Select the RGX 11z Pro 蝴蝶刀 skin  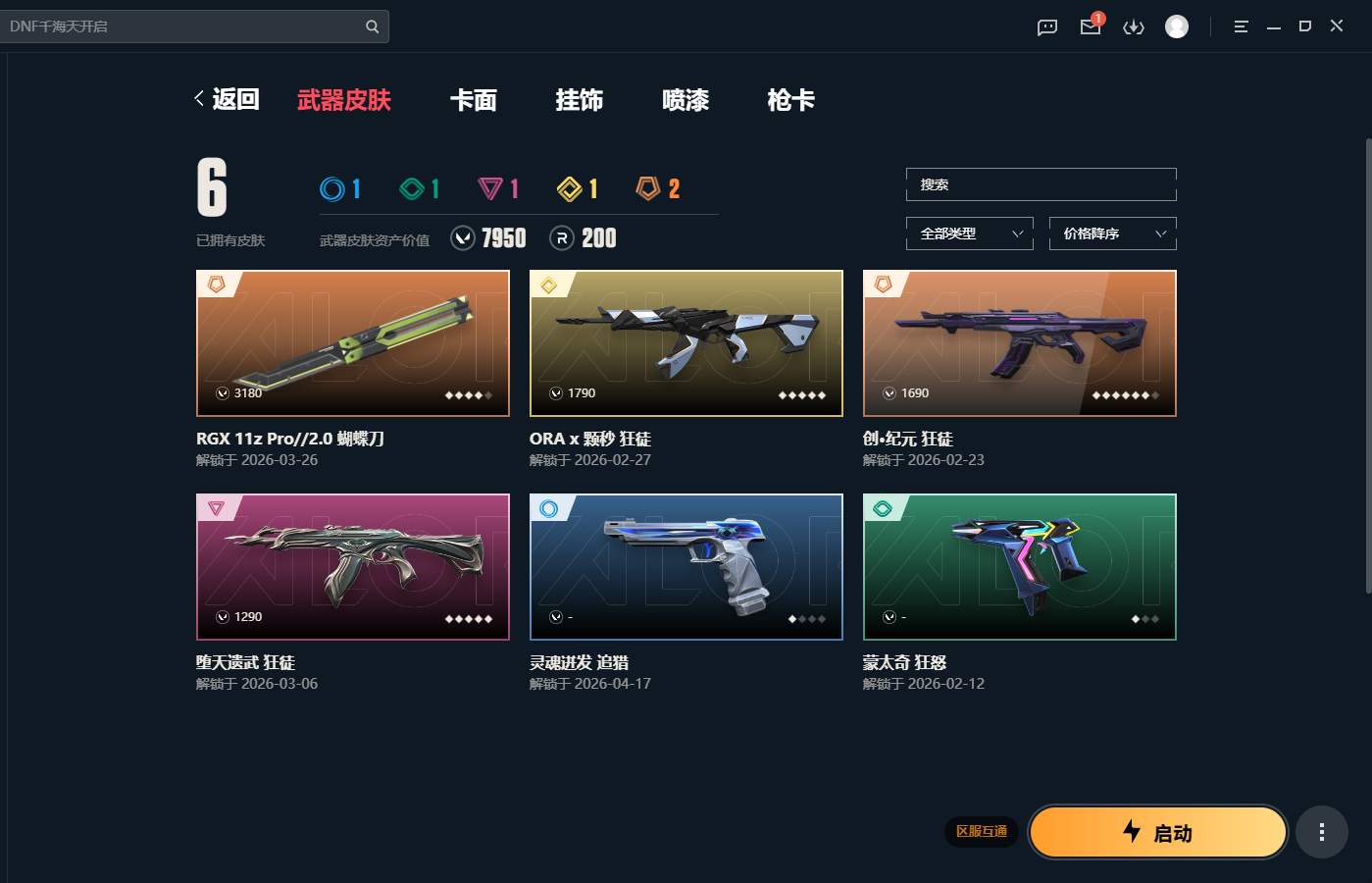click(x=353, y=343)
